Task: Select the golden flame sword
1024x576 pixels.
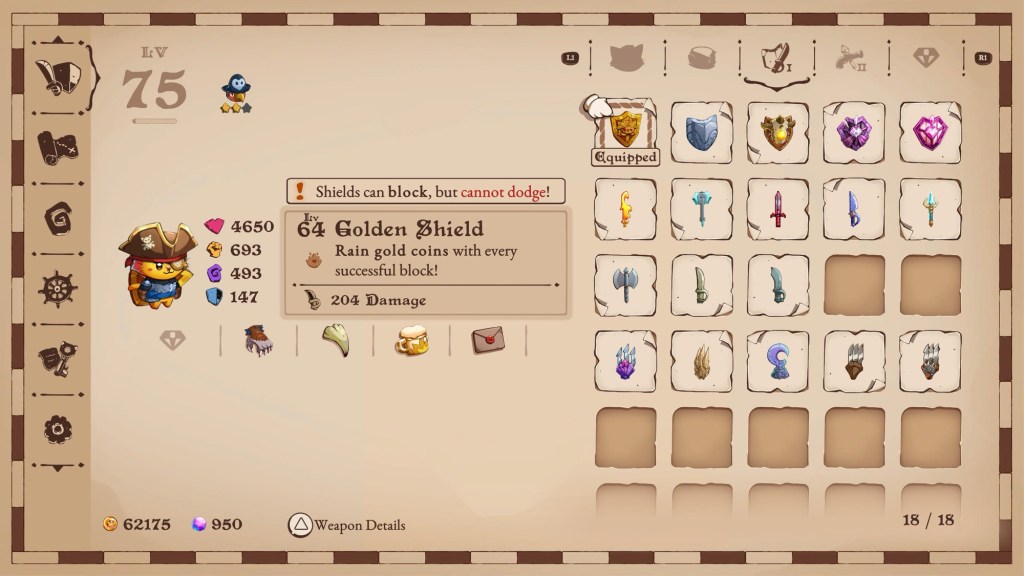Action: (x=626, y=209)
